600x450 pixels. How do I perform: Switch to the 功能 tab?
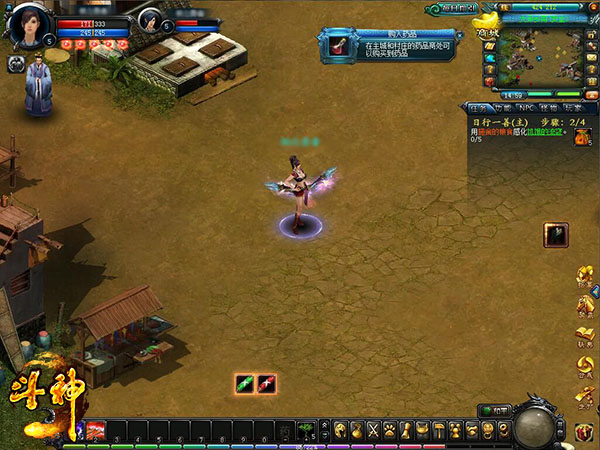click(501, 107)
